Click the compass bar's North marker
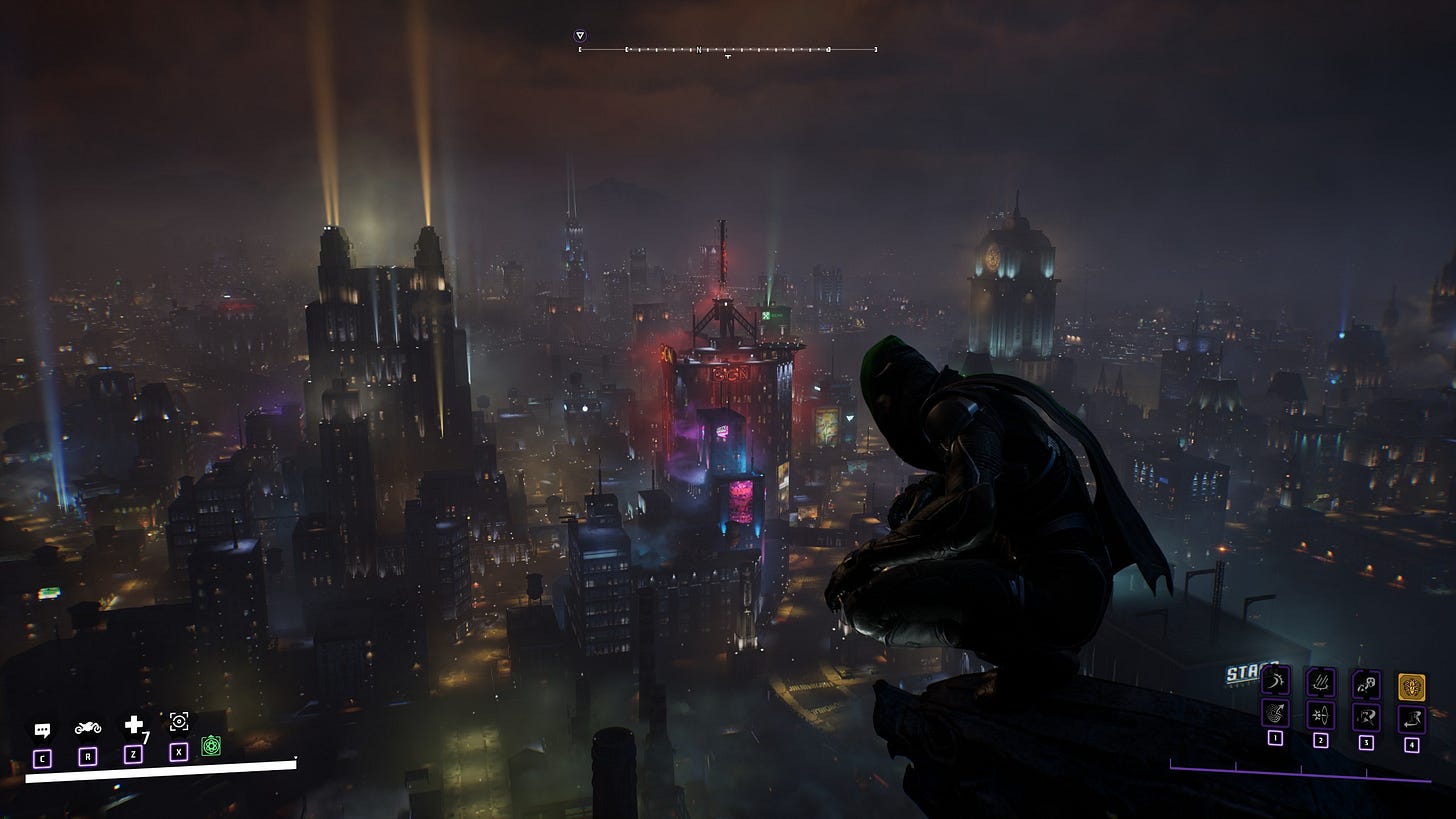 699,49
